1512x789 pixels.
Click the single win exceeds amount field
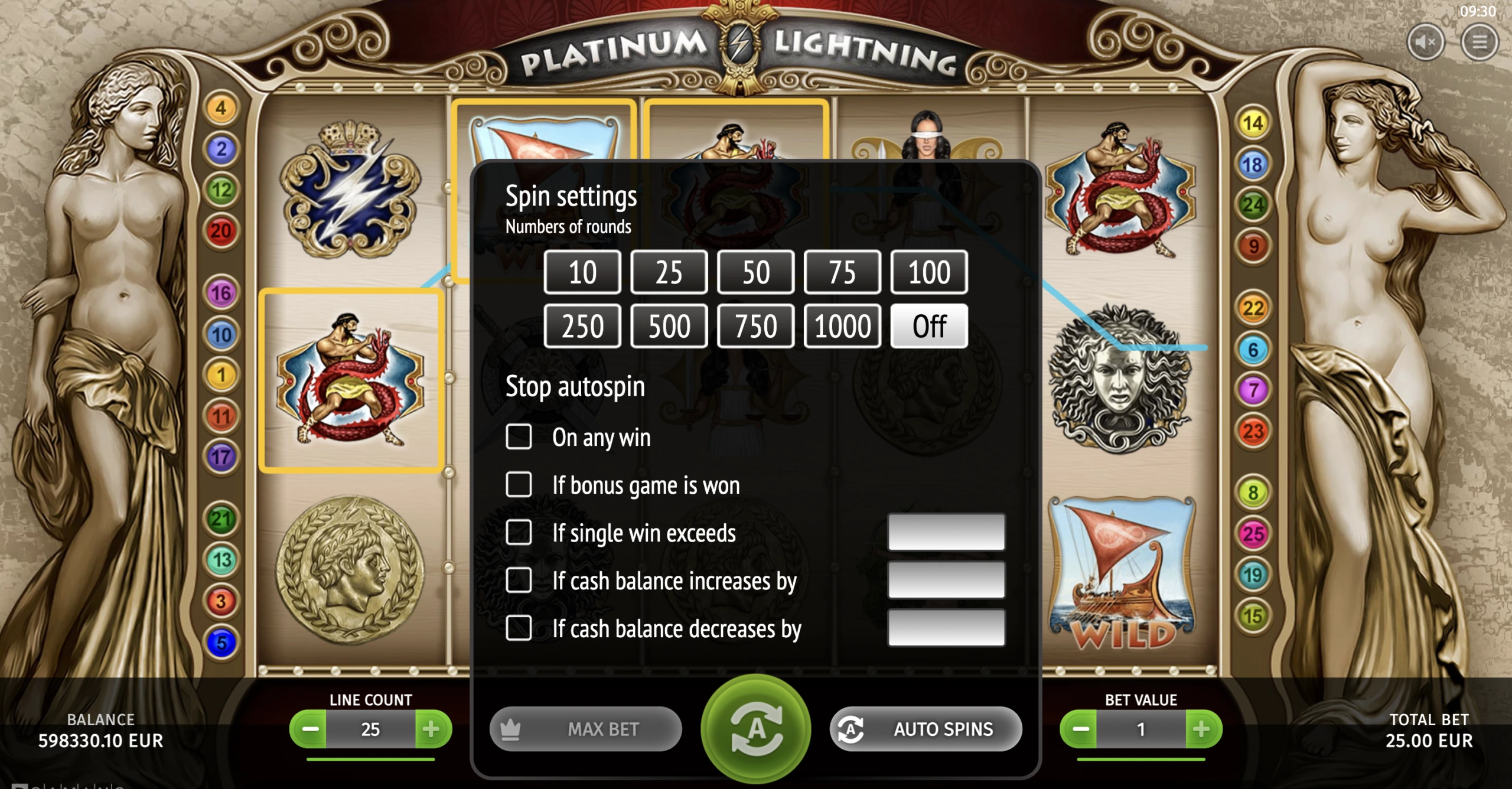[x=946, y=532]
